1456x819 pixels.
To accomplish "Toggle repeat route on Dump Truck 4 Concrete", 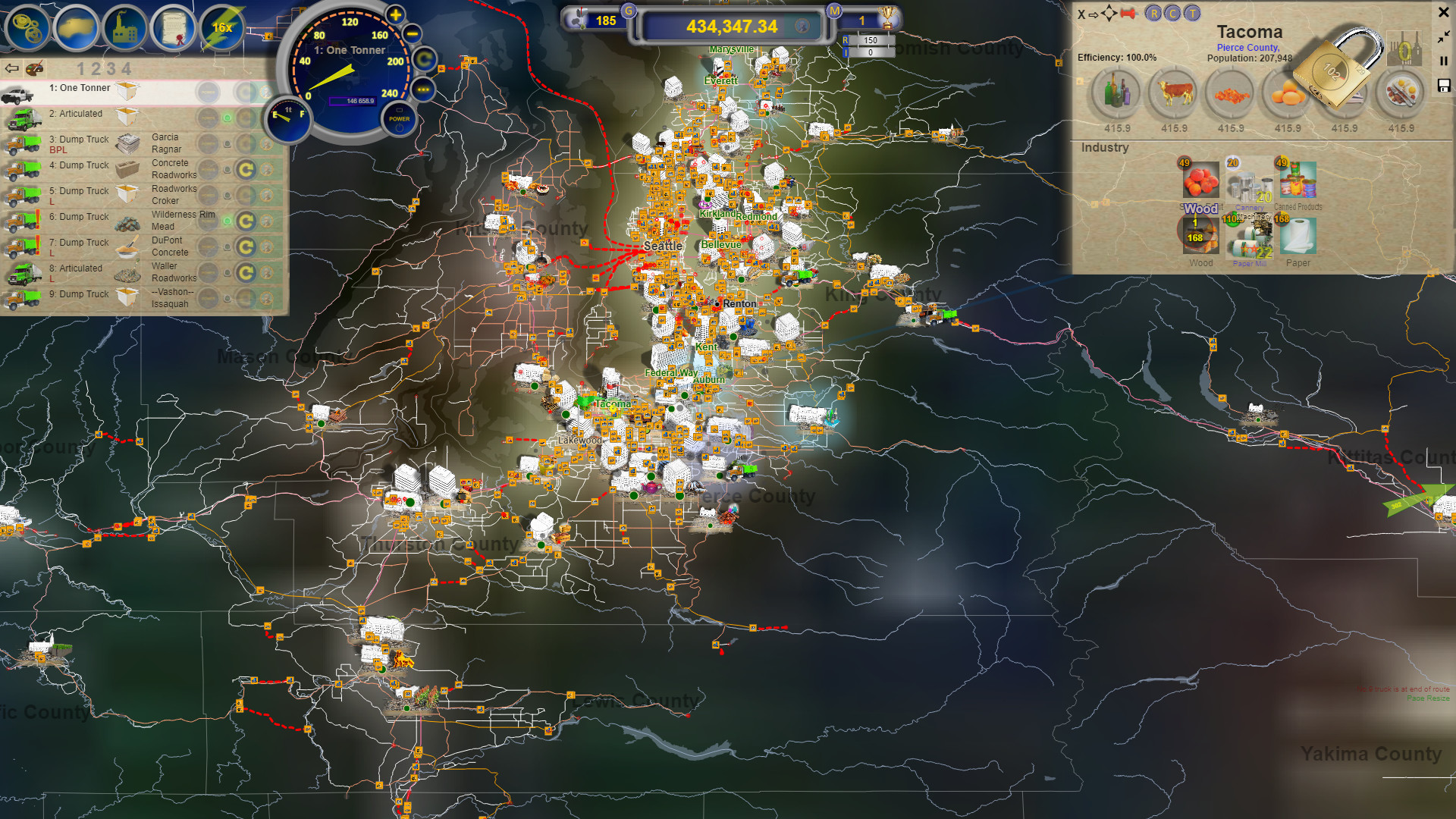I will (x=244, y=168).
